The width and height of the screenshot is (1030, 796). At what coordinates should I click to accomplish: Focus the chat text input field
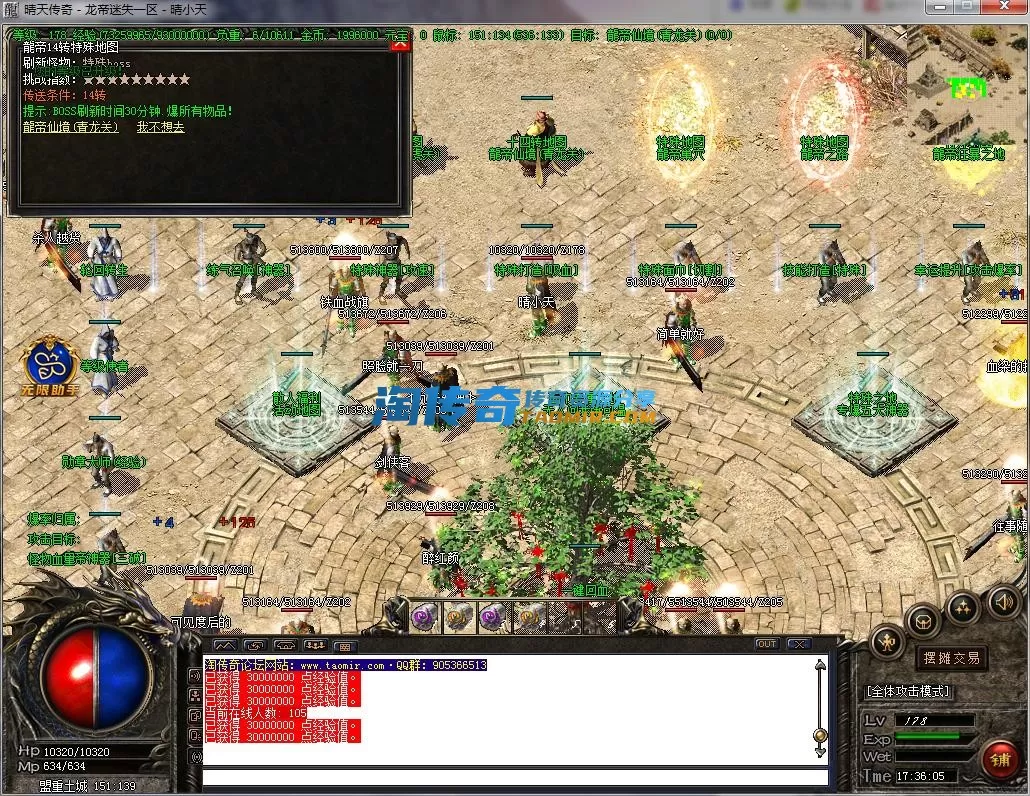click(515, 777)
